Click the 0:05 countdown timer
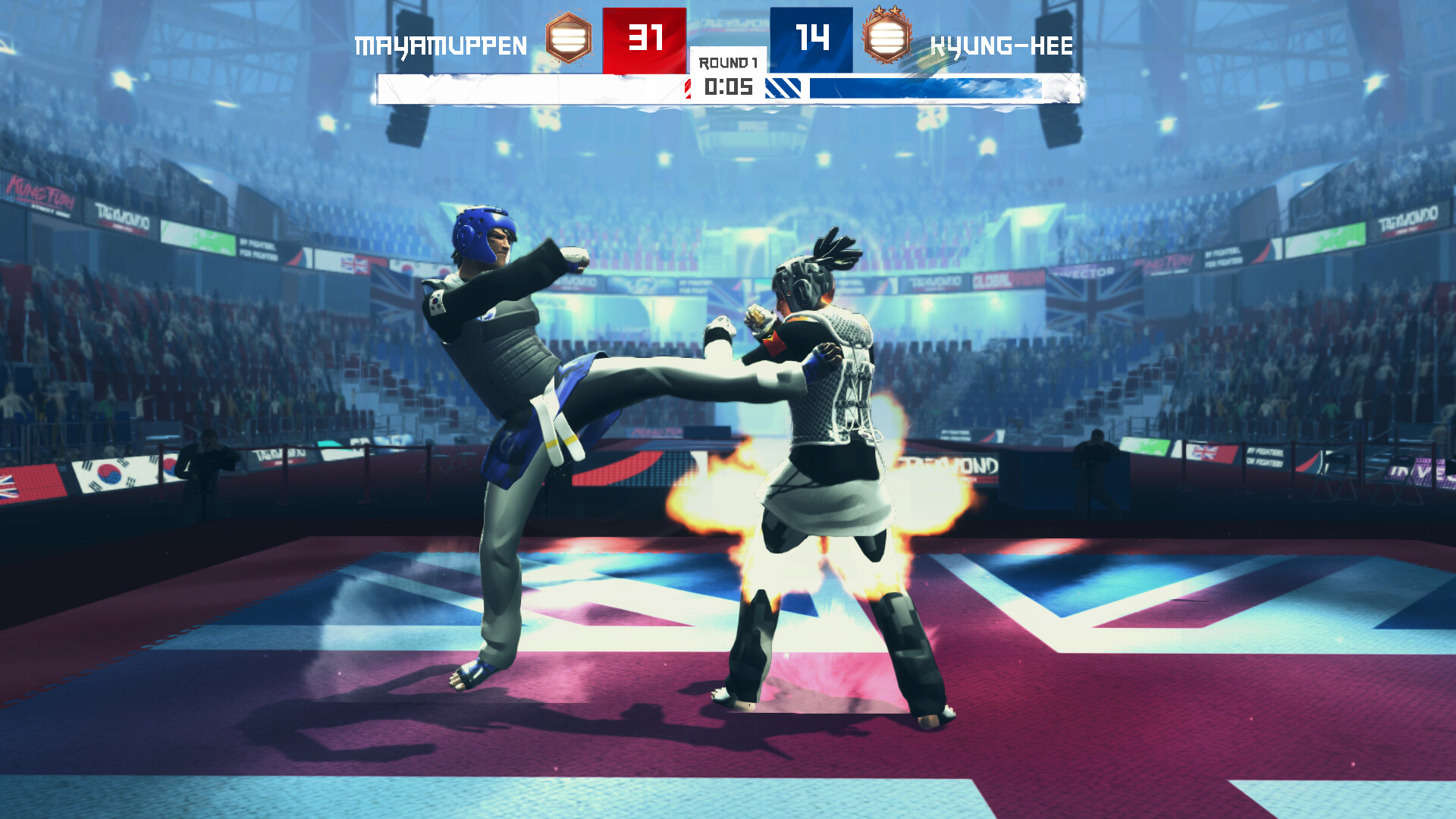 point(726,88)
